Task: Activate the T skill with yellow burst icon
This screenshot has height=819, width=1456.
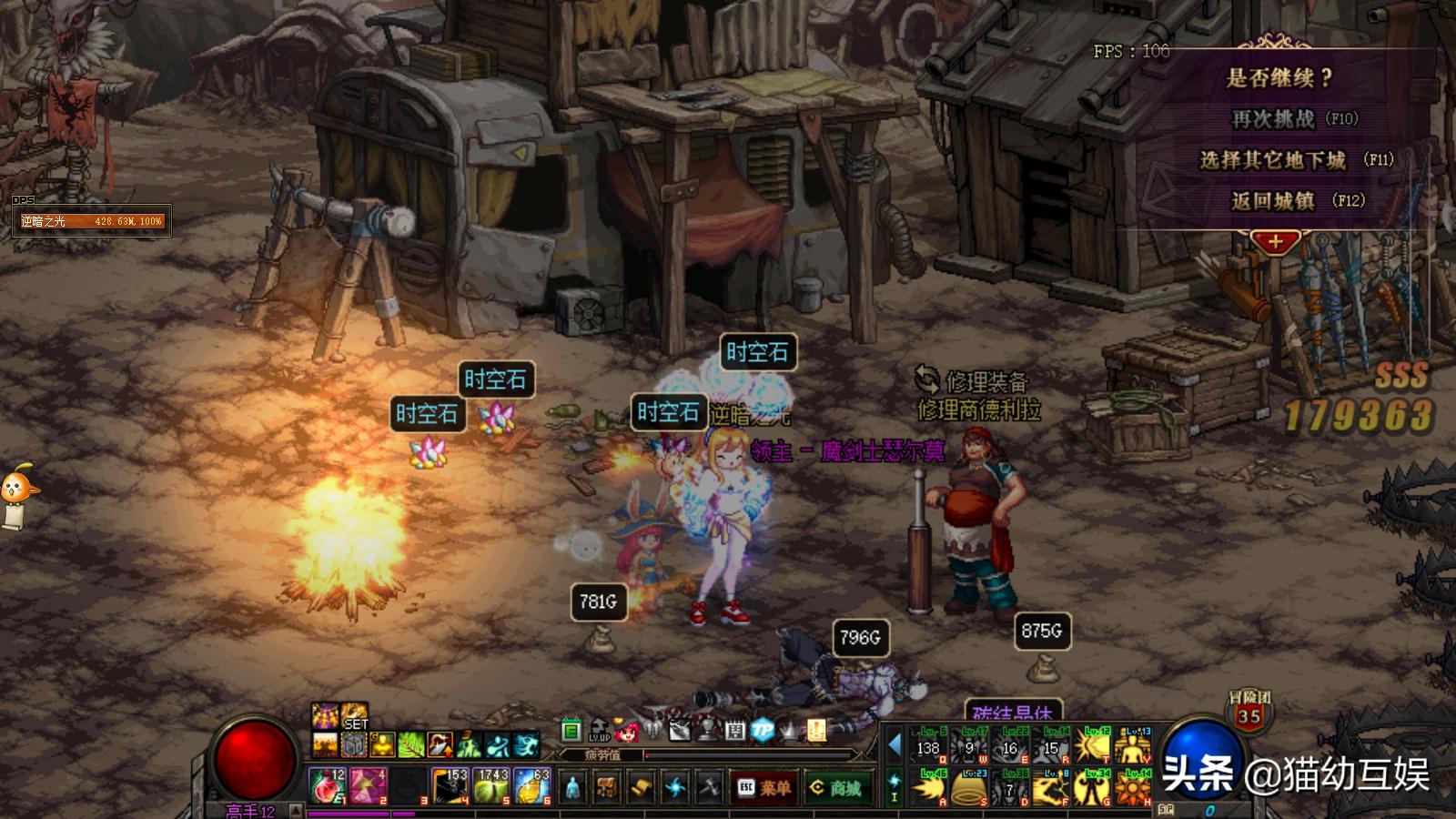Action: (x=1092, y=746)
